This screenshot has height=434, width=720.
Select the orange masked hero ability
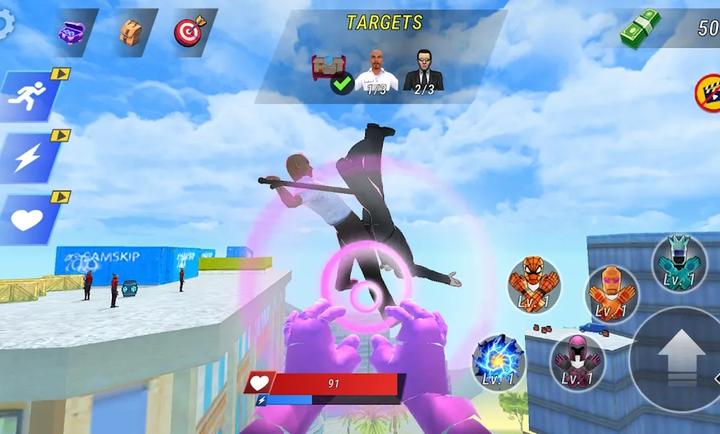pyautogui.click(x=609, y=293)
